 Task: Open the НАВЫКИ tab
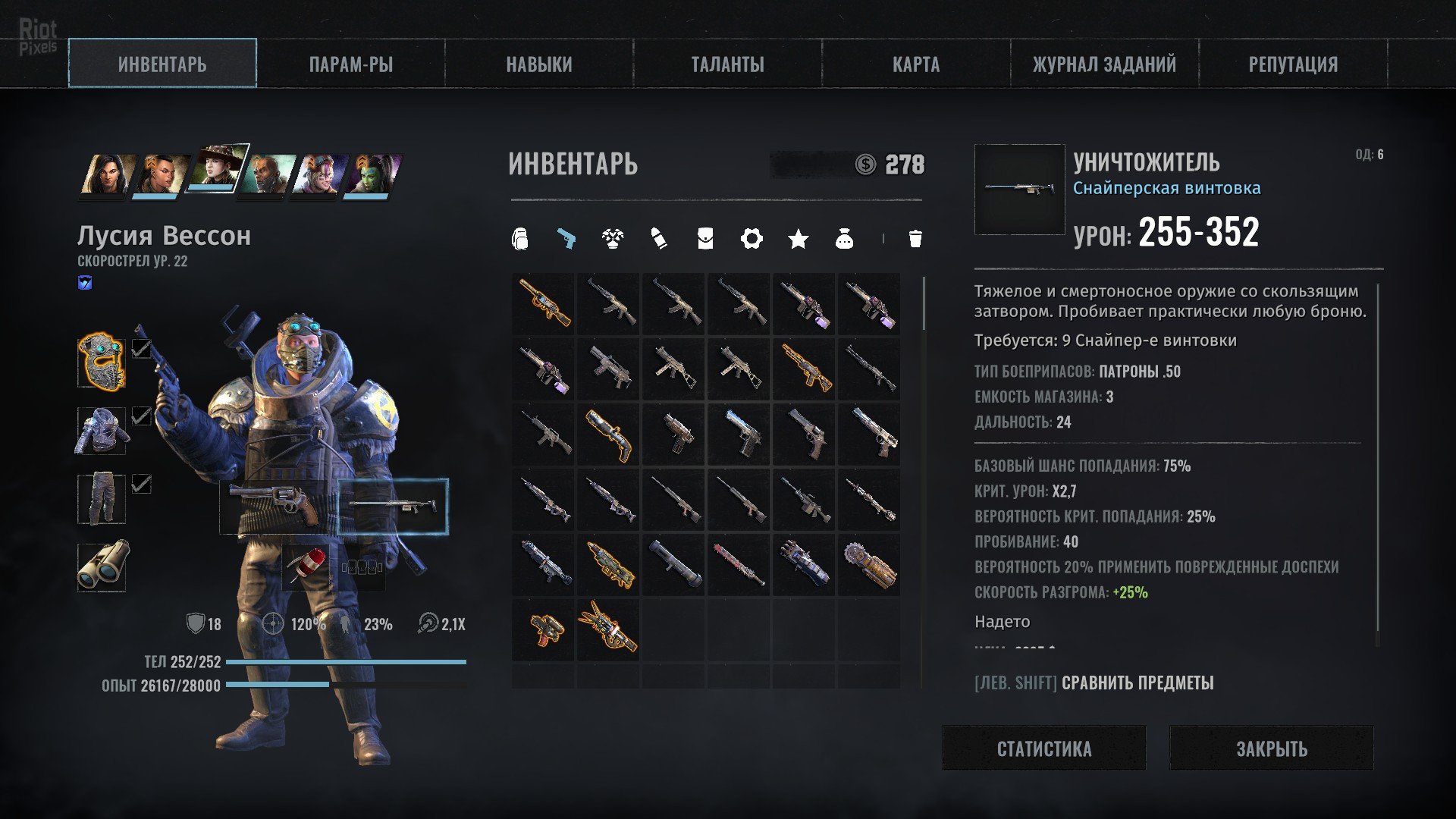[539, 64]
